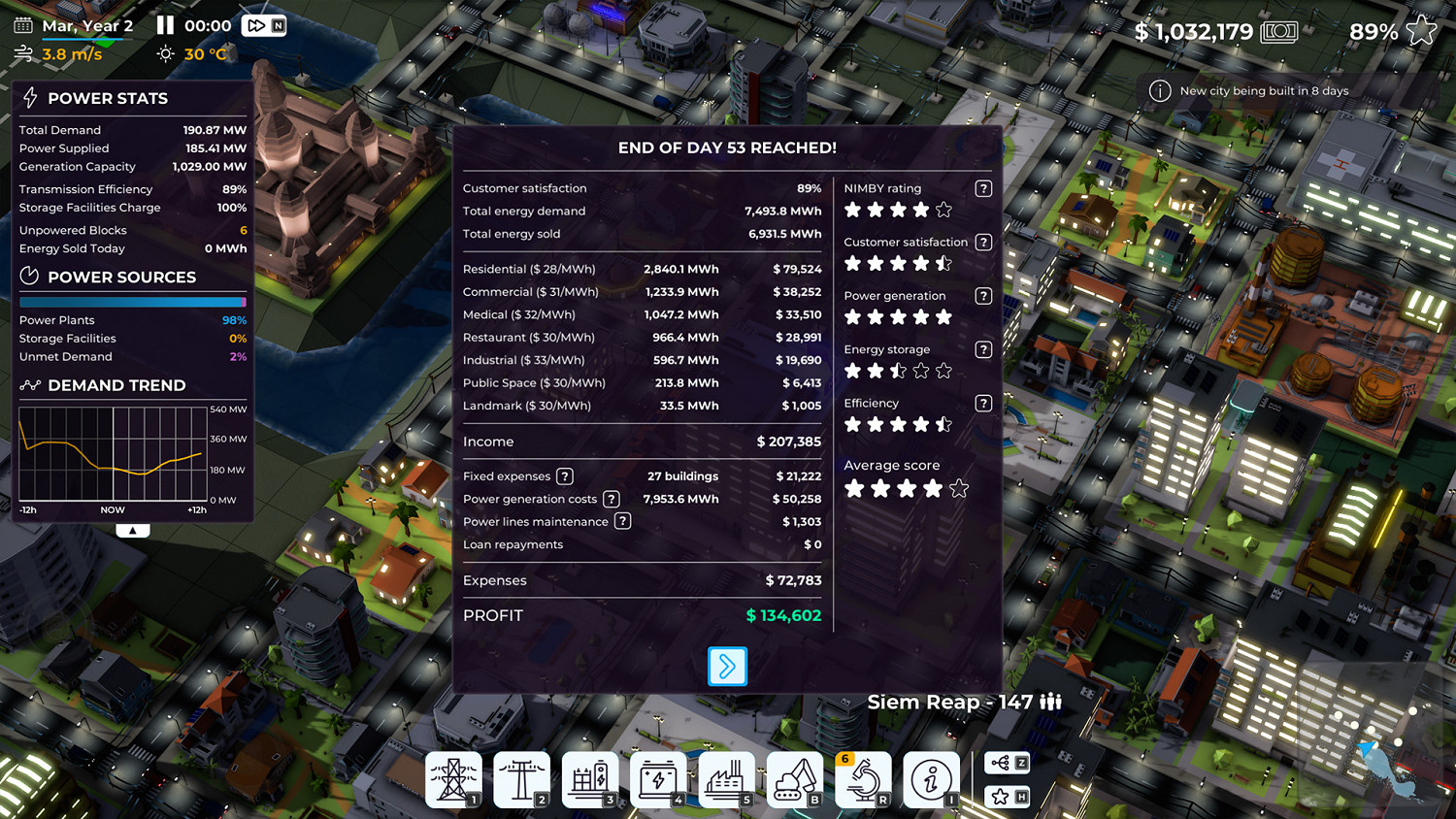Toggle the fast-forward speed control
This screenshot has width=1456, height=819.
[x=254, y=25]
